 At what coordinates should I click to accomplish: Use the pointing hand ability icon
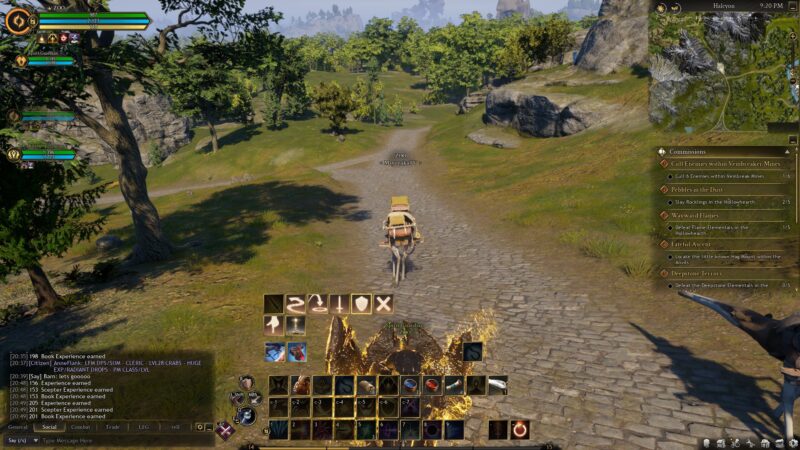click(x=274, y=325)
